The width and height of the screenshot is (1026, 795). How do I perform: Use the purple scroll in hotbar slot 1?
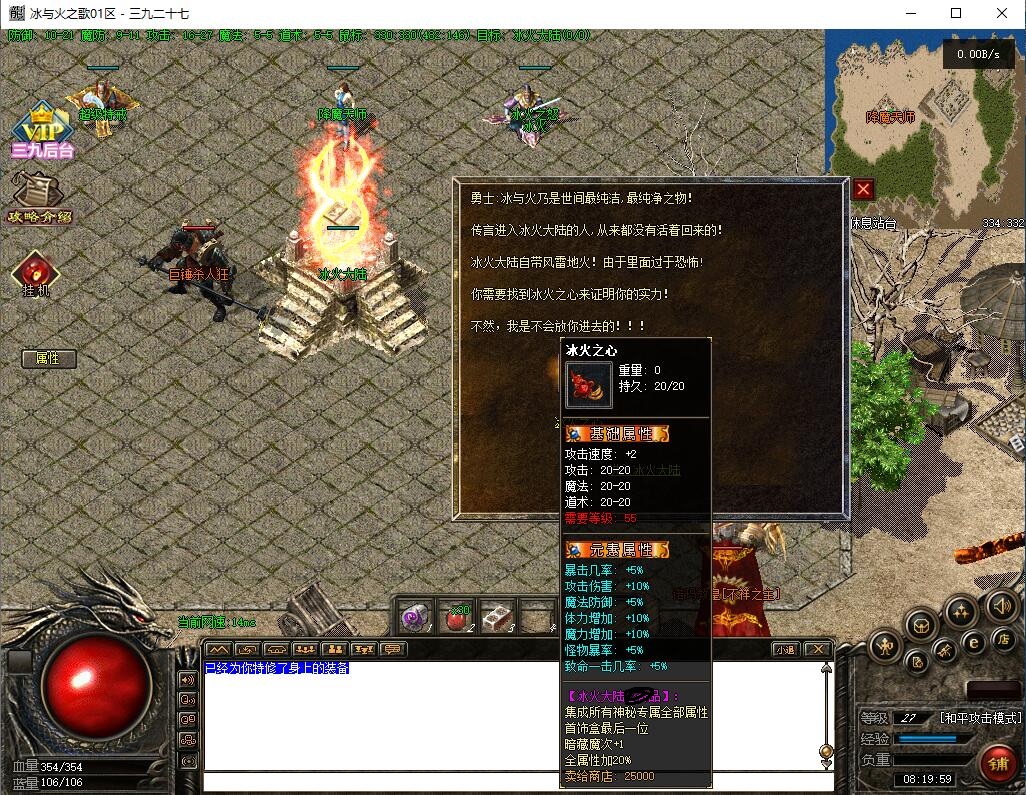pyautogui.click(x=416, y=617)
